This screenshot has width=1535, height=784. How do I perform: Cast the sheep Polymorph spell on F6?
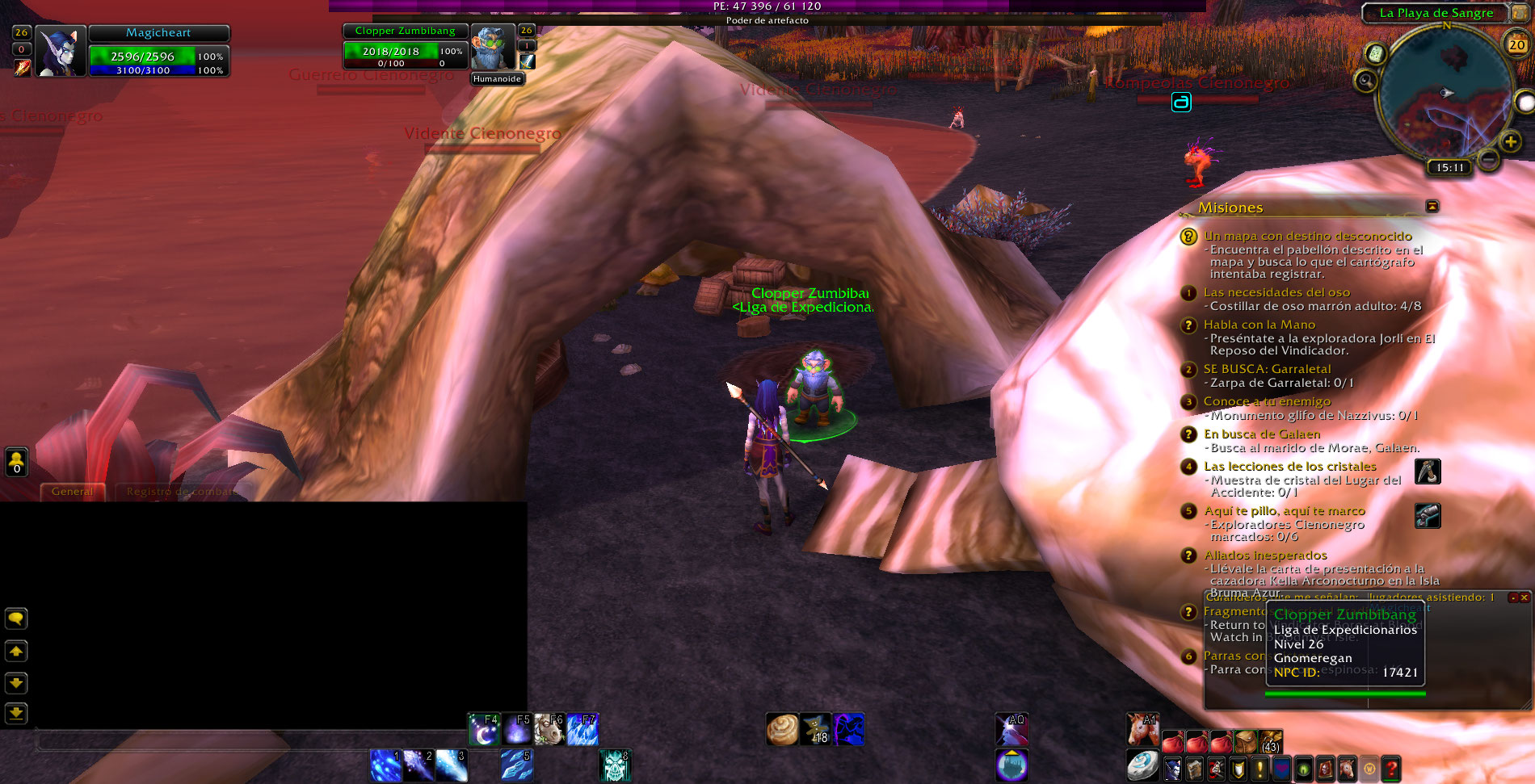click(549, 730)
